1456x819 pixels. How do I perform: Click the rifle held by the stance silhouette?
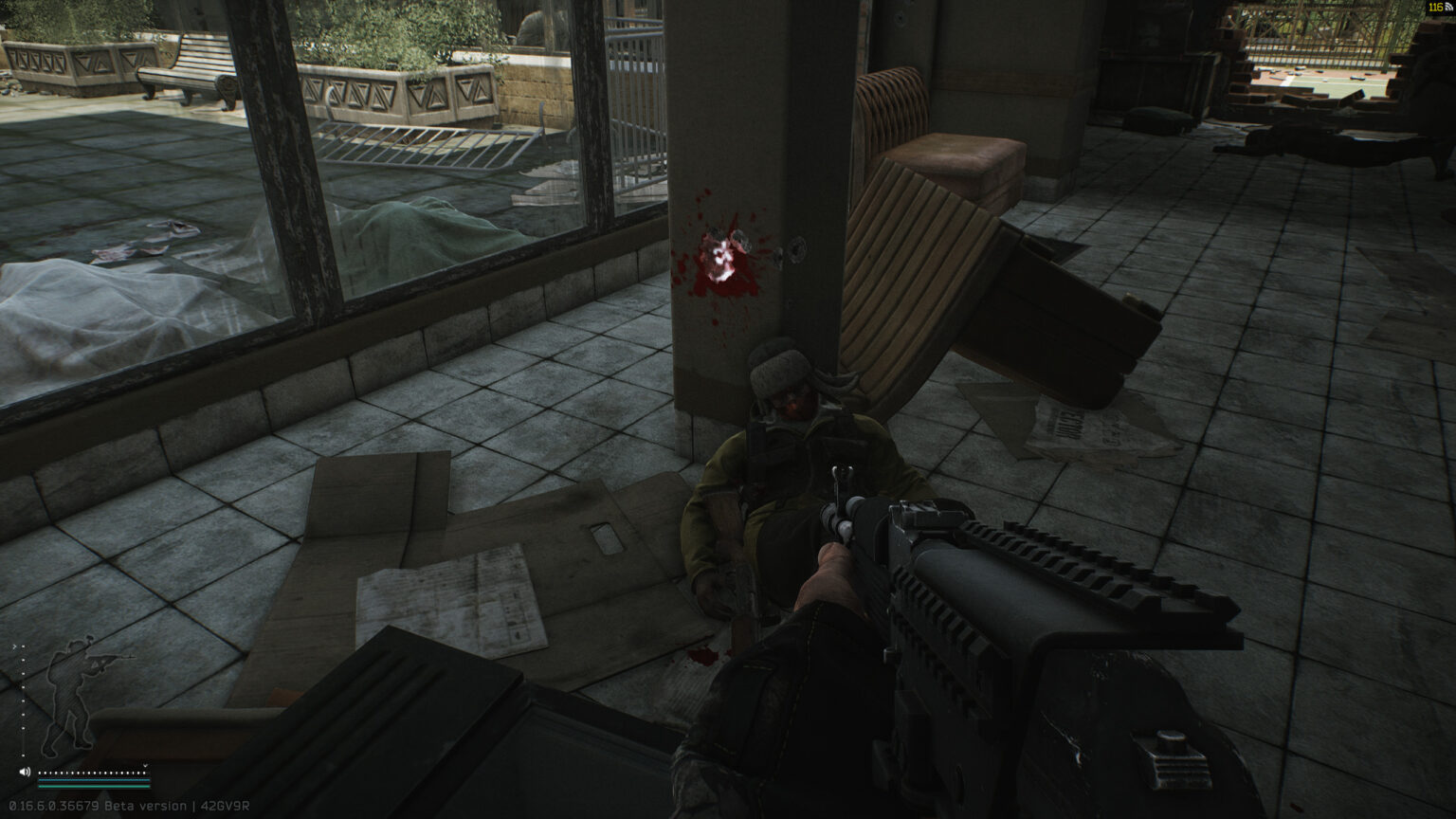(x=106, y=658)
